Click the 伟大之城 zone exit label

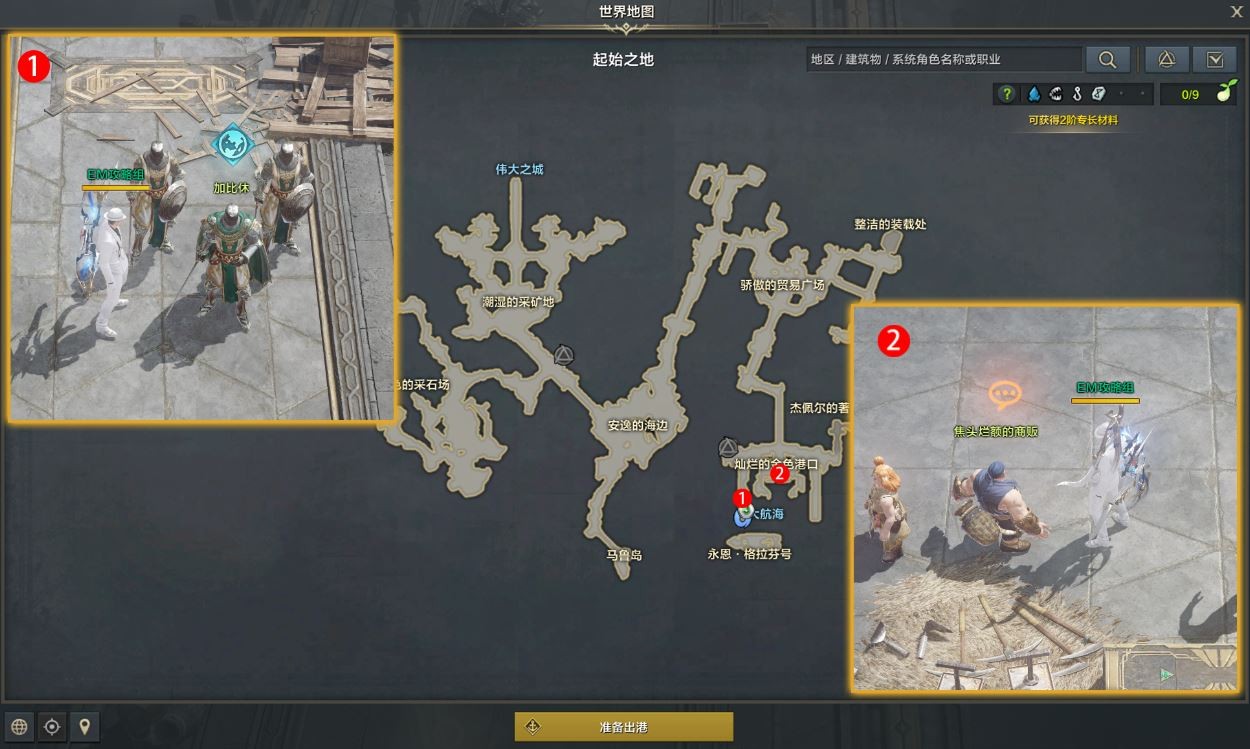(519, 169)
